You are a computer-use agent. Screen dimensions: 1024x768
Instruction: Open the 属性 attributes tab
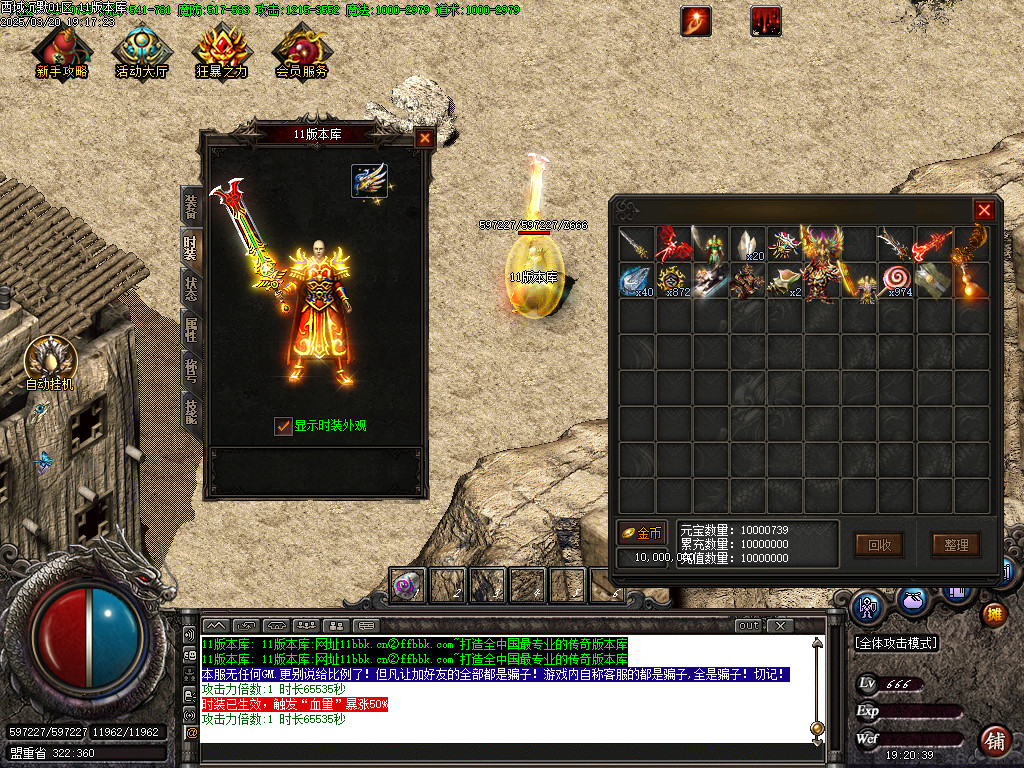tap(190, 330)
